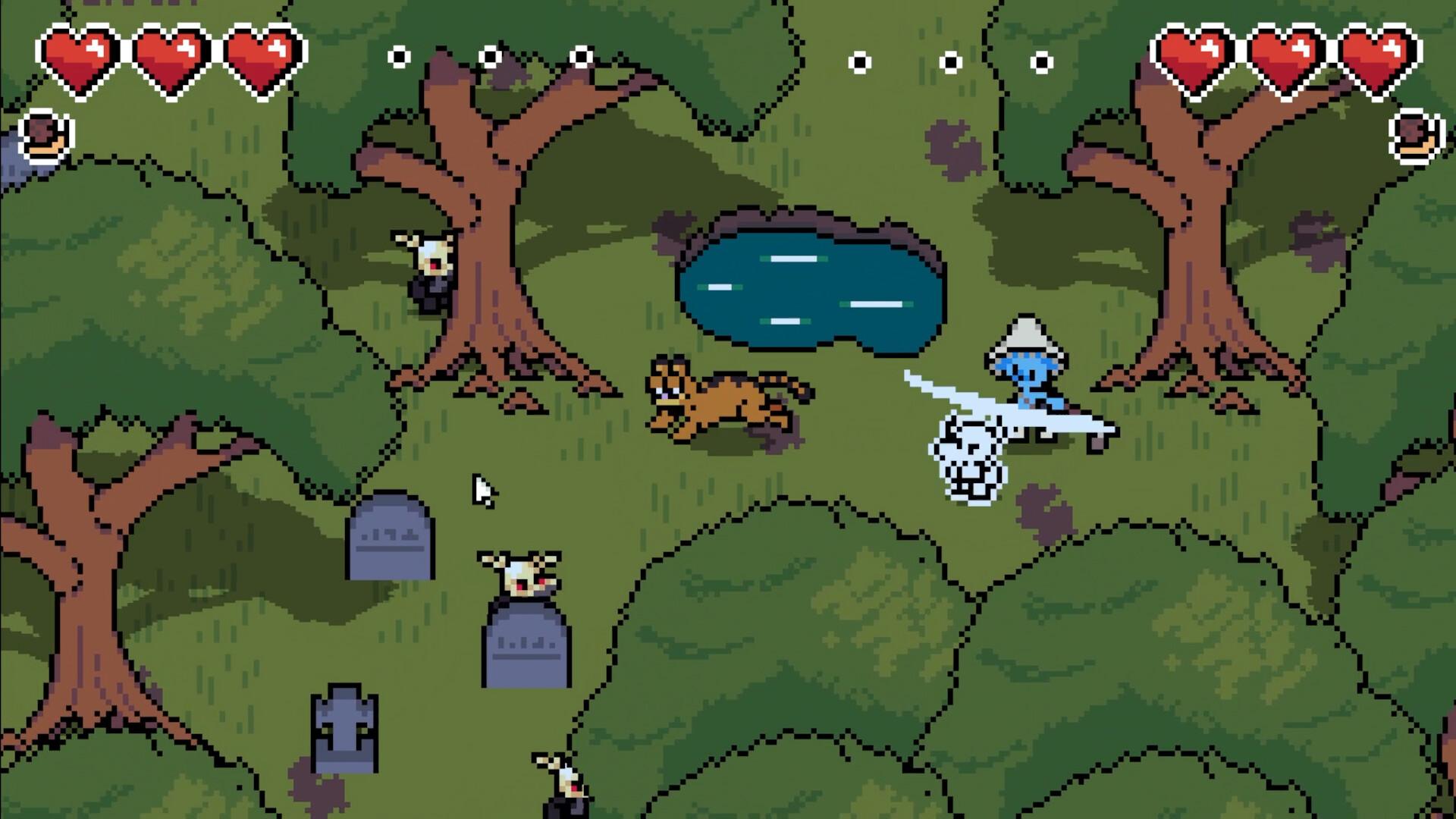
Task: Click the lasagna item icon top-left corner
Action: click(47, 136)
